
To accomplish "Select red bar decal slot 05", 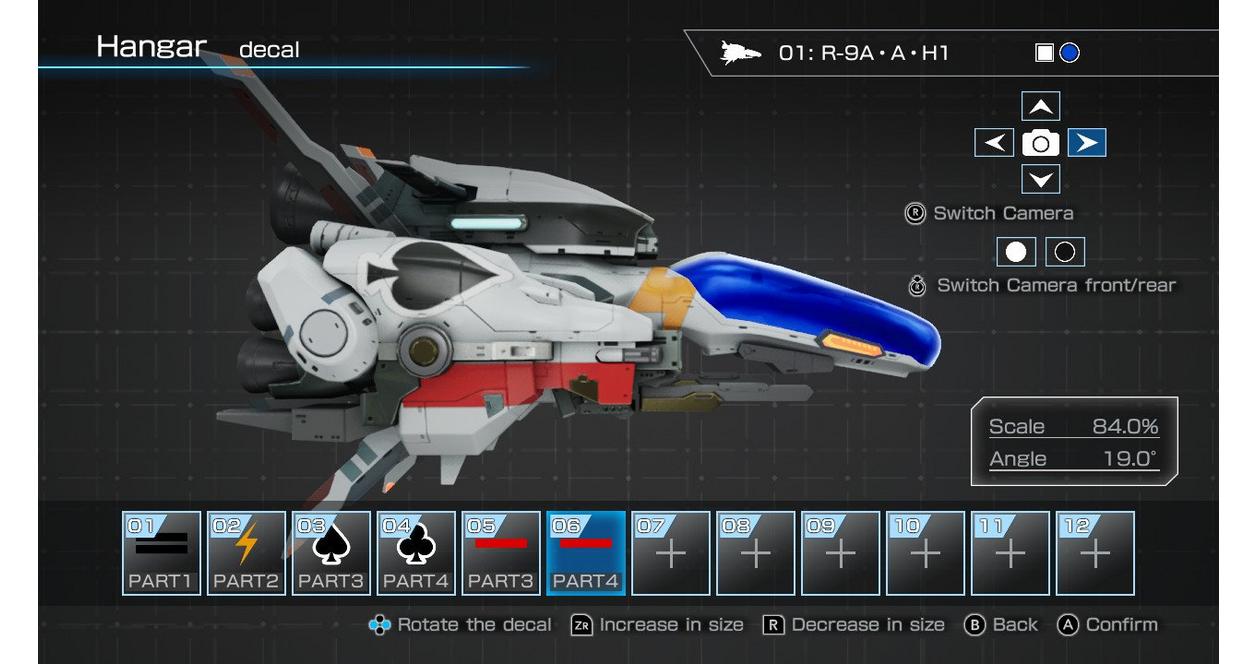I will (501, 553).
